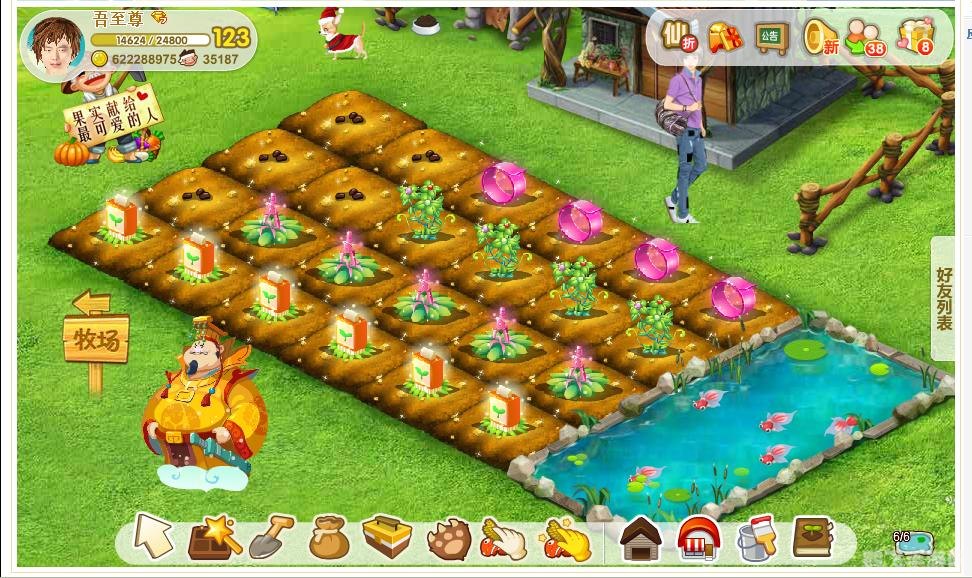Image resolution: width=972 pixels, height=578 pixels.
Task: Open the brown seedling book
Action: tap(813, 538)
